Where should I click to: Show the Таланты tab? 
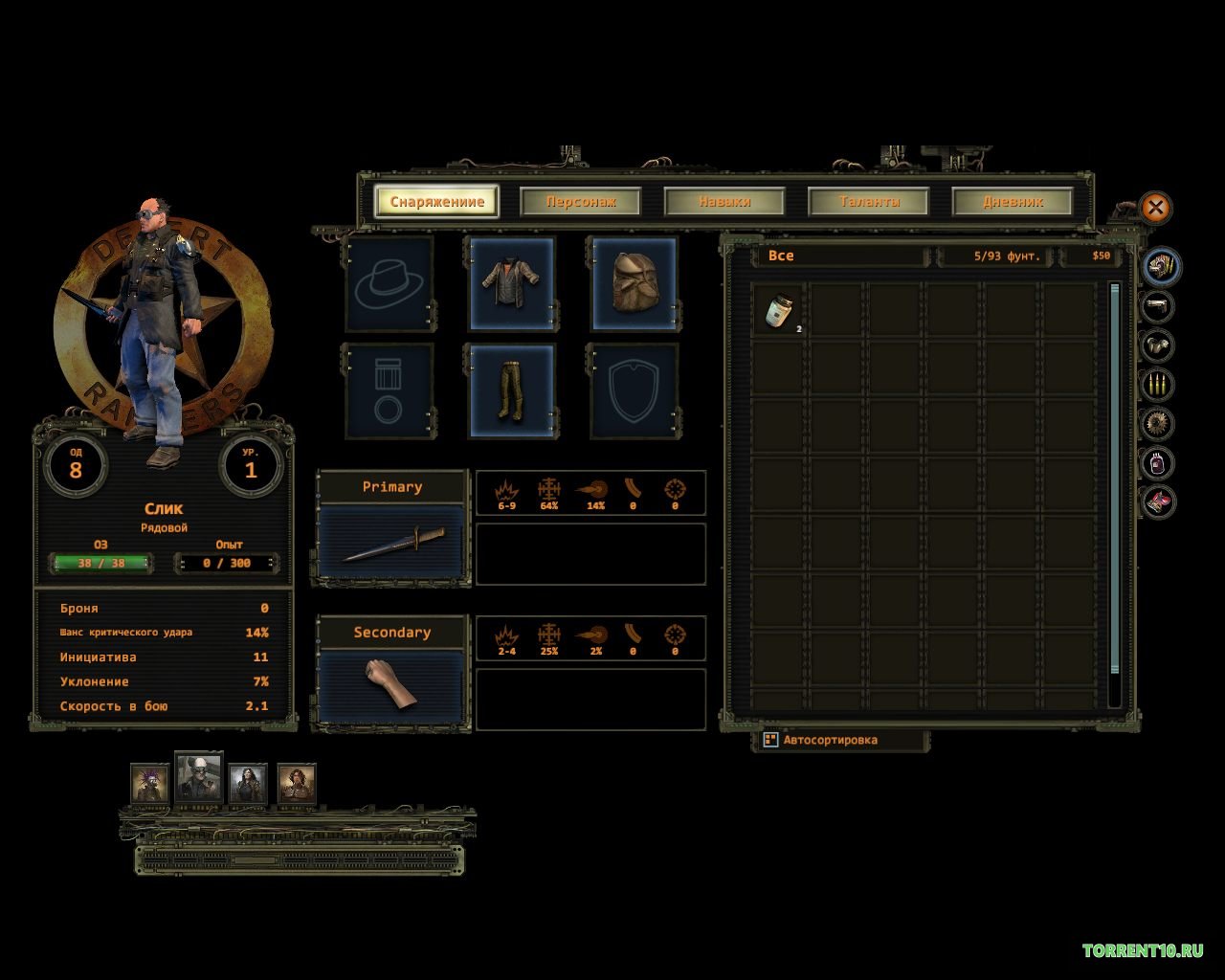pos(869,202)
